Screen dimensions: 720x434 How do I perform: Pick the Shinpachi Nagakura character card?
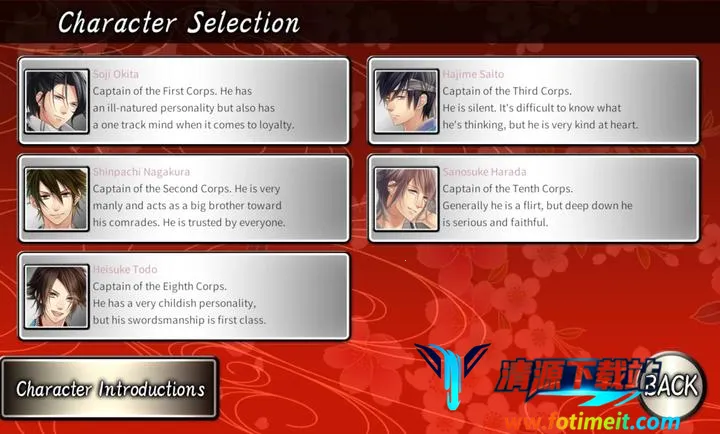point(184,198)
